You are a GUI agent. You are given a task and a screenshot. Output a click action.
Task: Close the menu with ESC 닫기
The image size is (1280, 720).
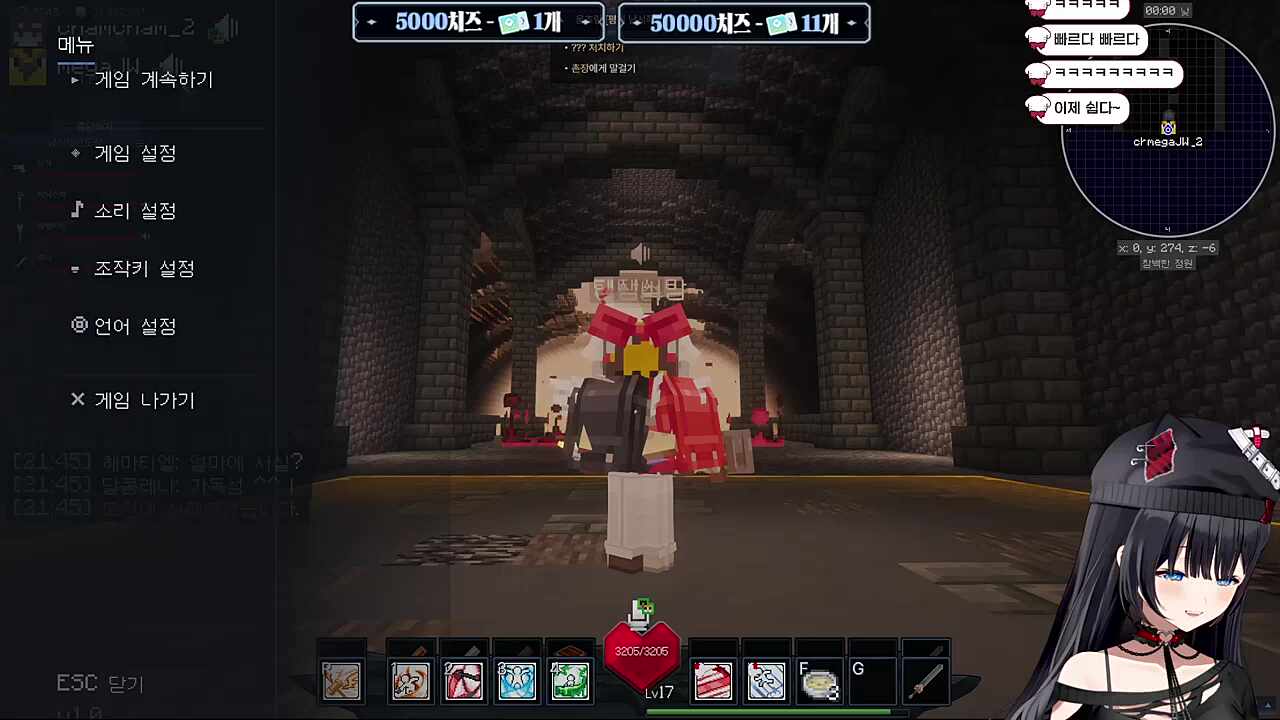click(100, 684)
